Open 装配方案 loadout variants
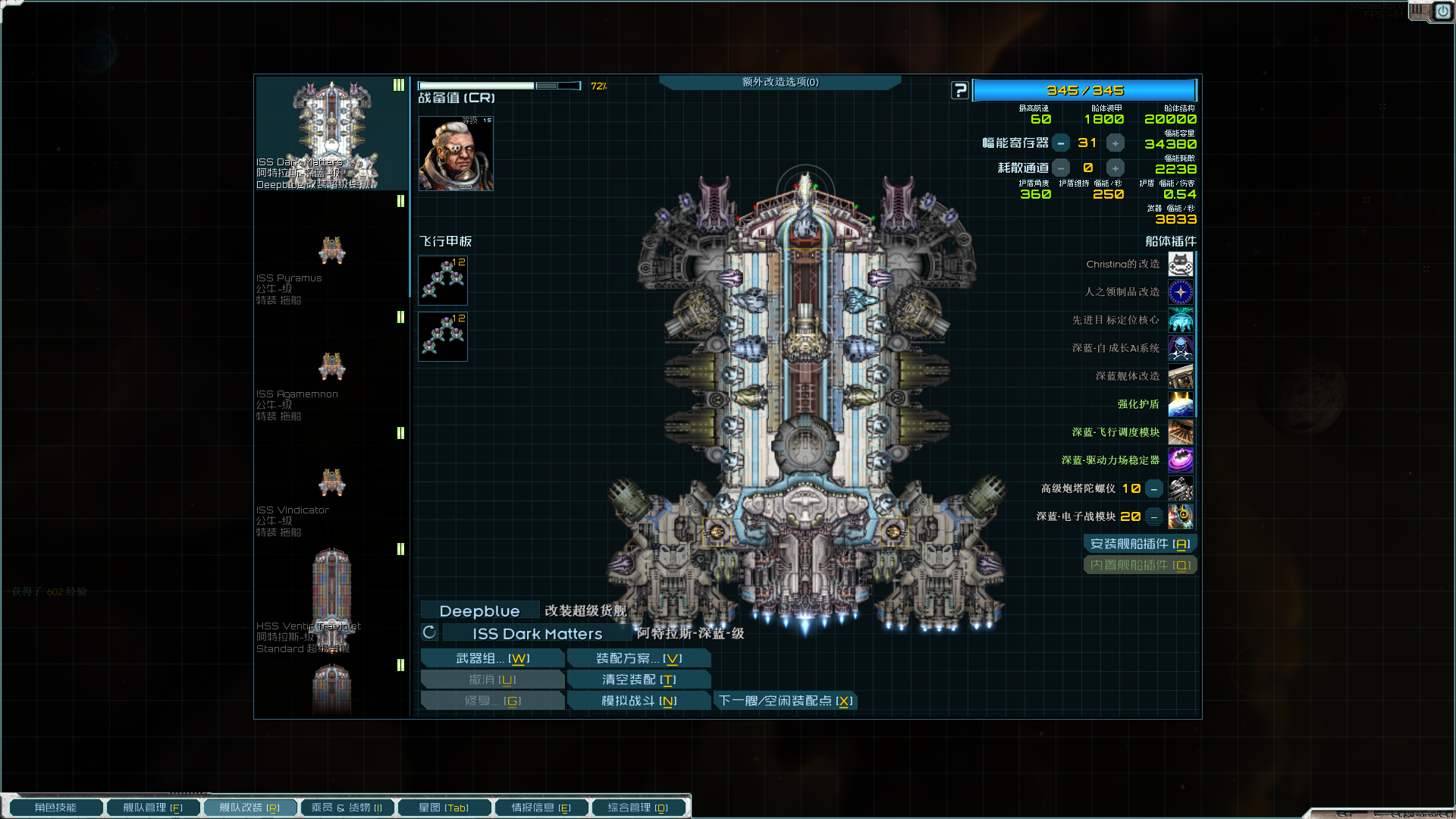This screenshot has width=1456, height=819. pos(639,658)
